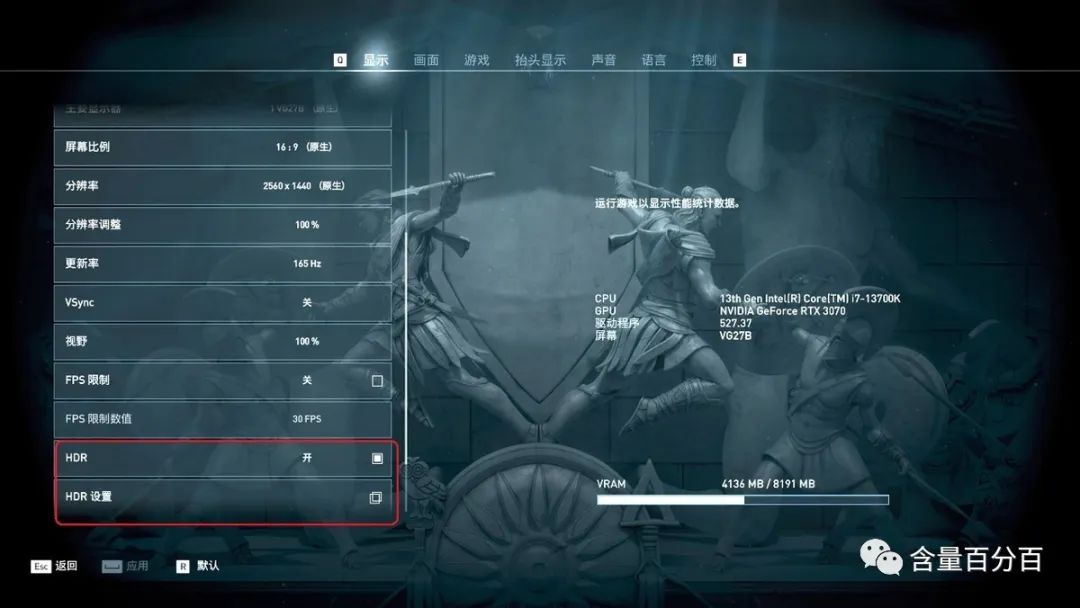Select the 抬头显示 tab
This screenshot has height=608, width=1080.
point(540,60)
